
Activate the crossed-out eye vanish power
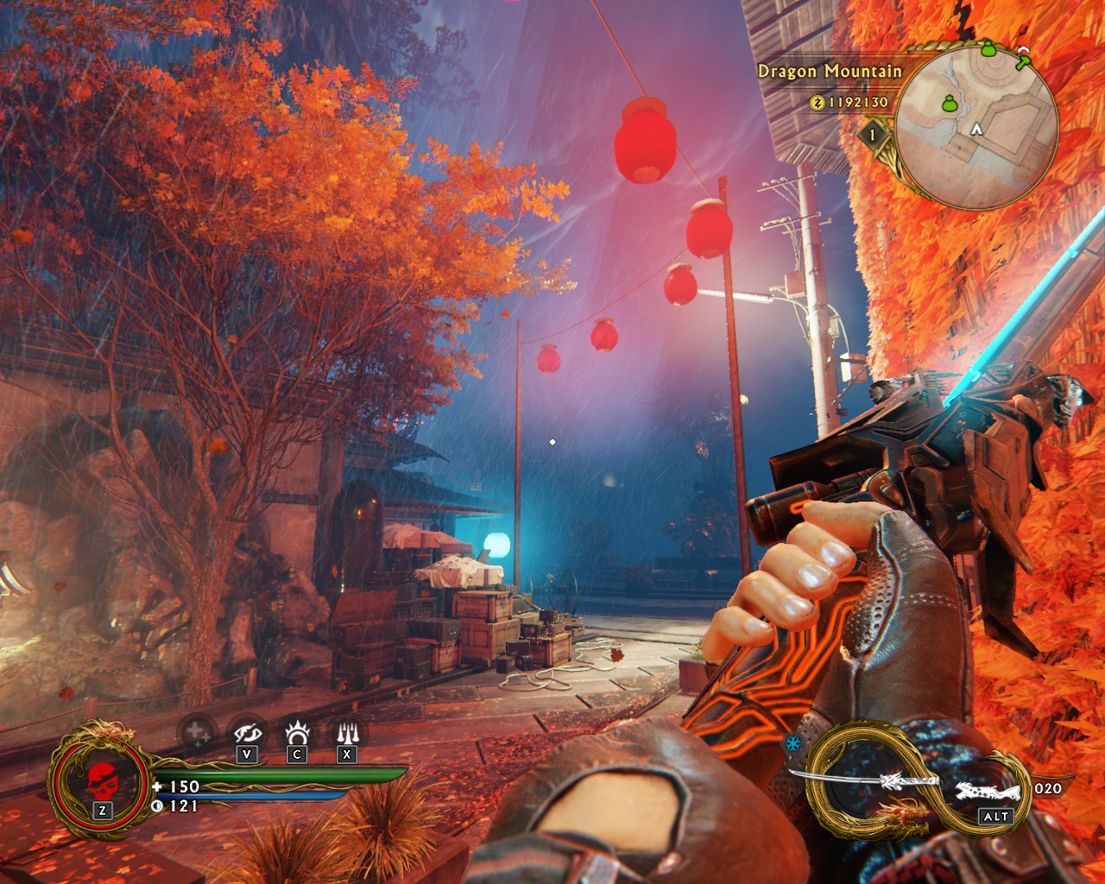point(246,733)
